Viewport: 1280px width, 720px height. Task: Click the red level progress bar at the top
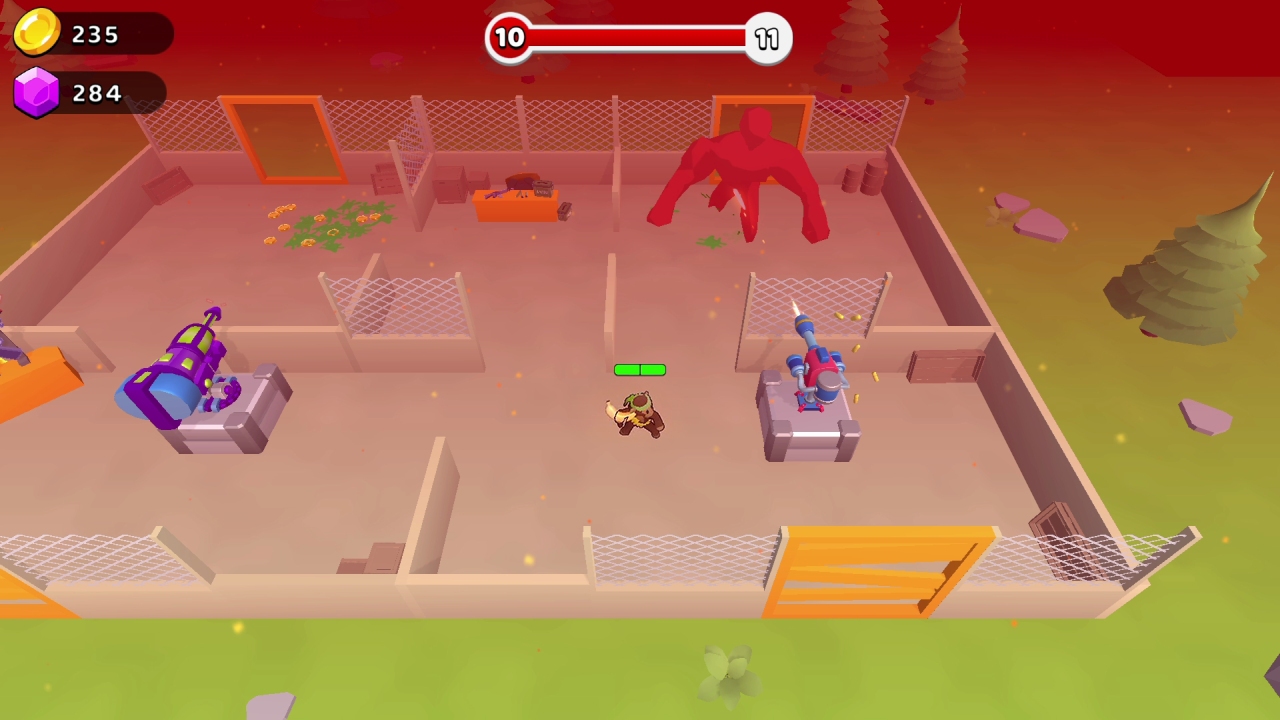(x=640, y=38)
